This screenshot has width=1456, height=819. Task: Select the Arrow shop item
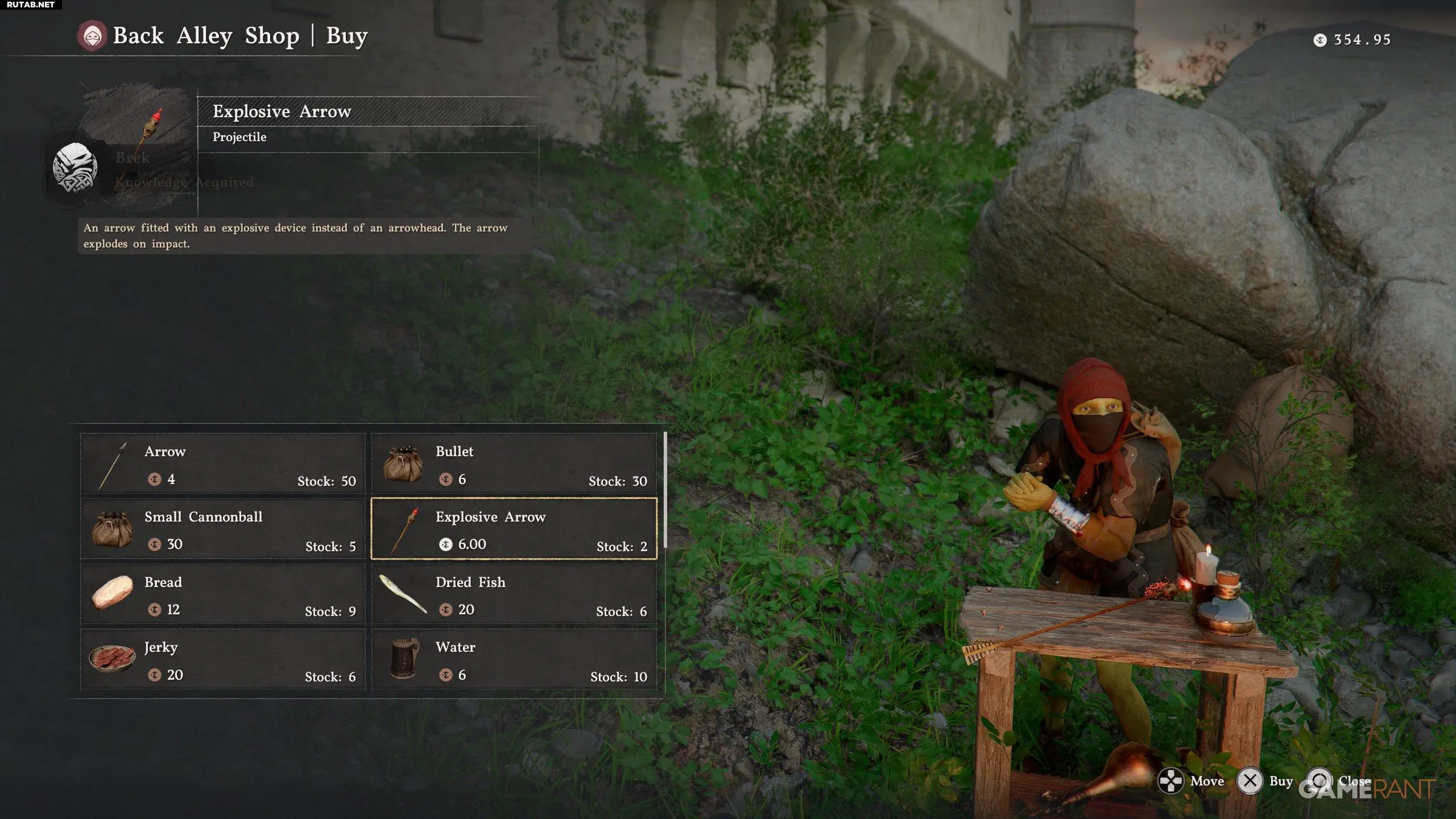tap(223, 464)
